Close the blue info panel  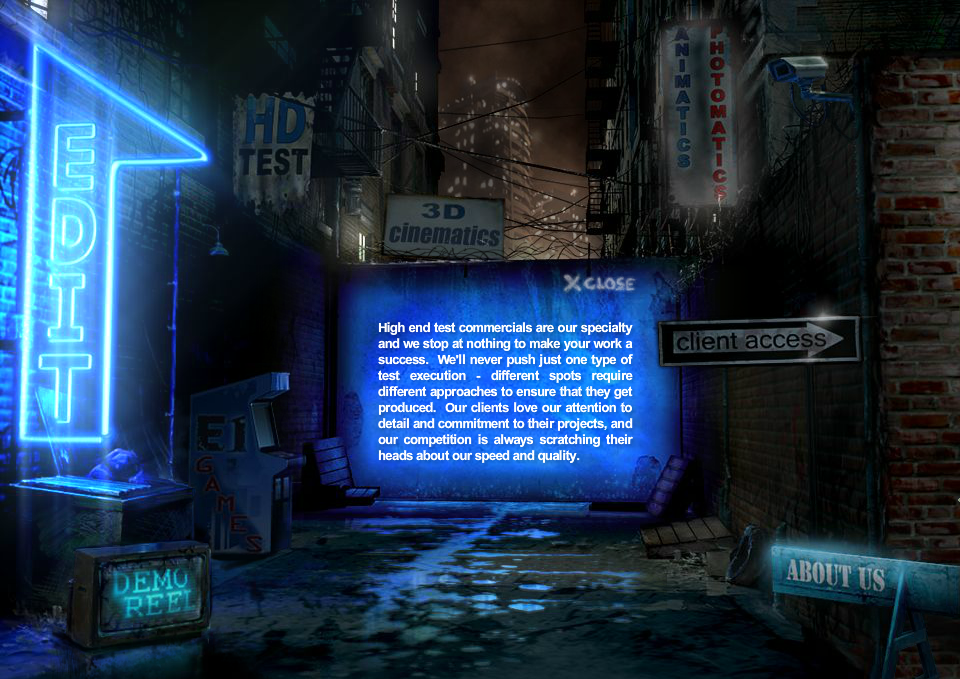(599, 283)
